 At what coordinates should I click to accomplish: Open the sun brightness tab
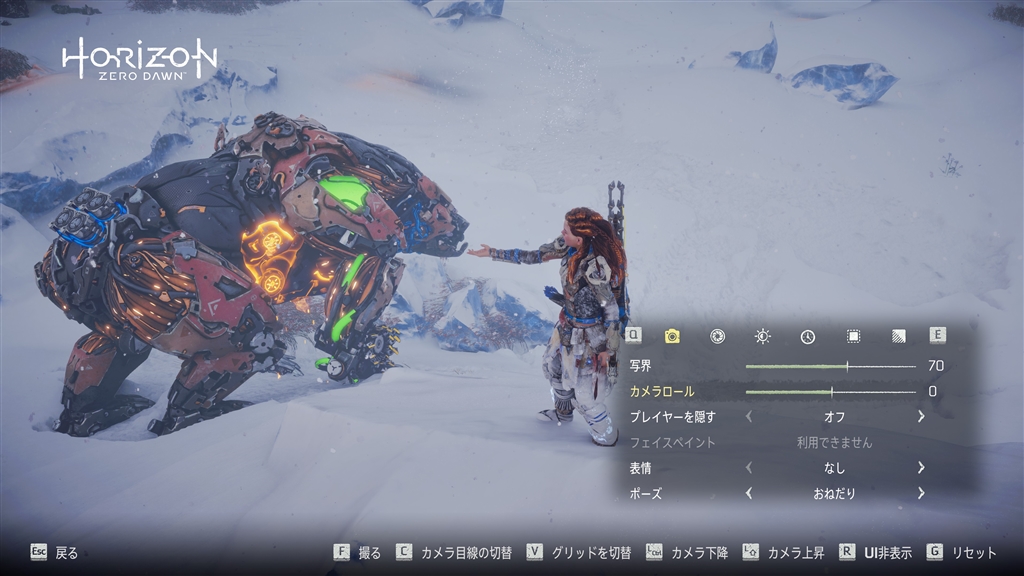click(763, 336)
